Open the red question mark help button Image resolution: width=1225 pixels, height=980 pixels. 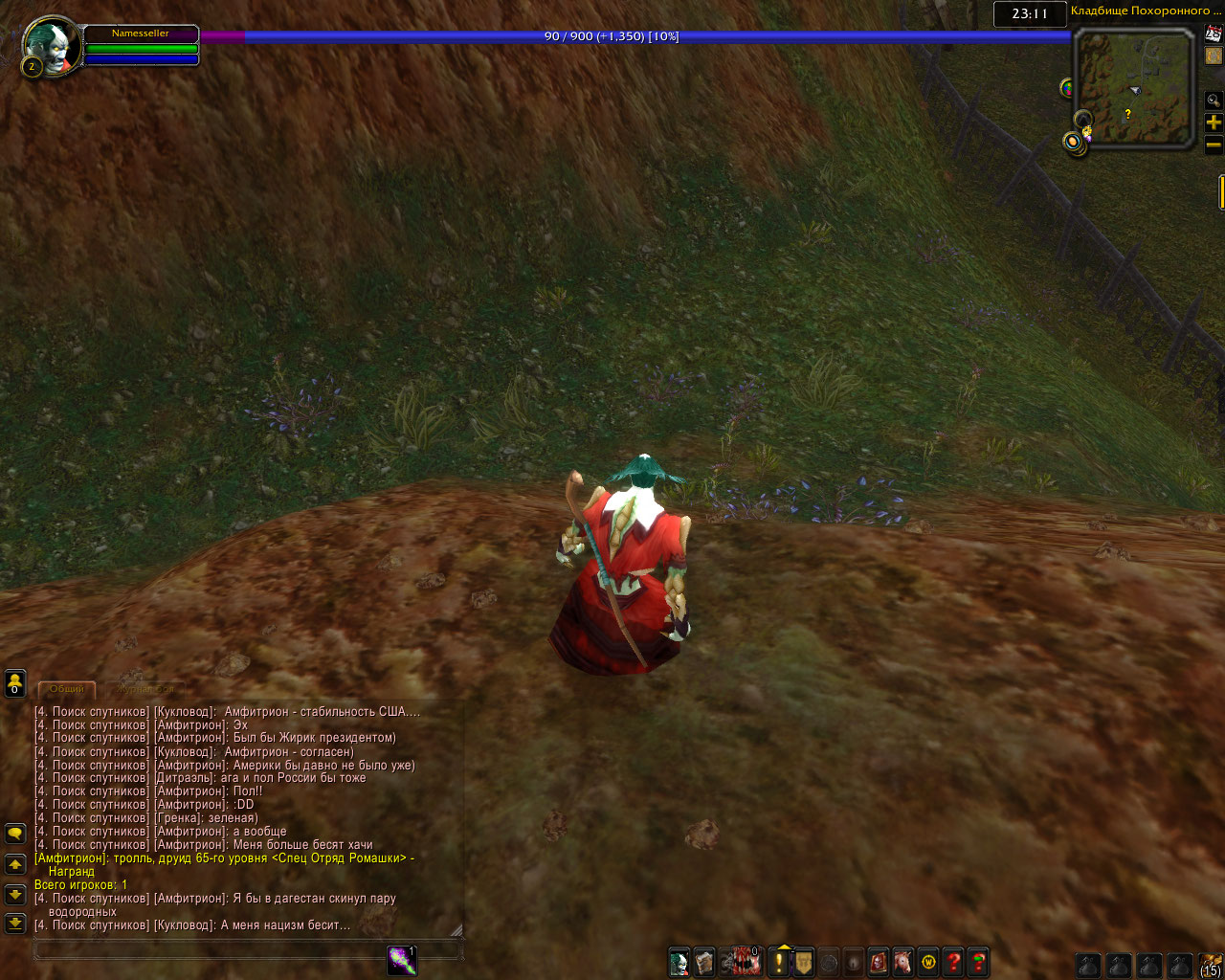pos(953,962)
